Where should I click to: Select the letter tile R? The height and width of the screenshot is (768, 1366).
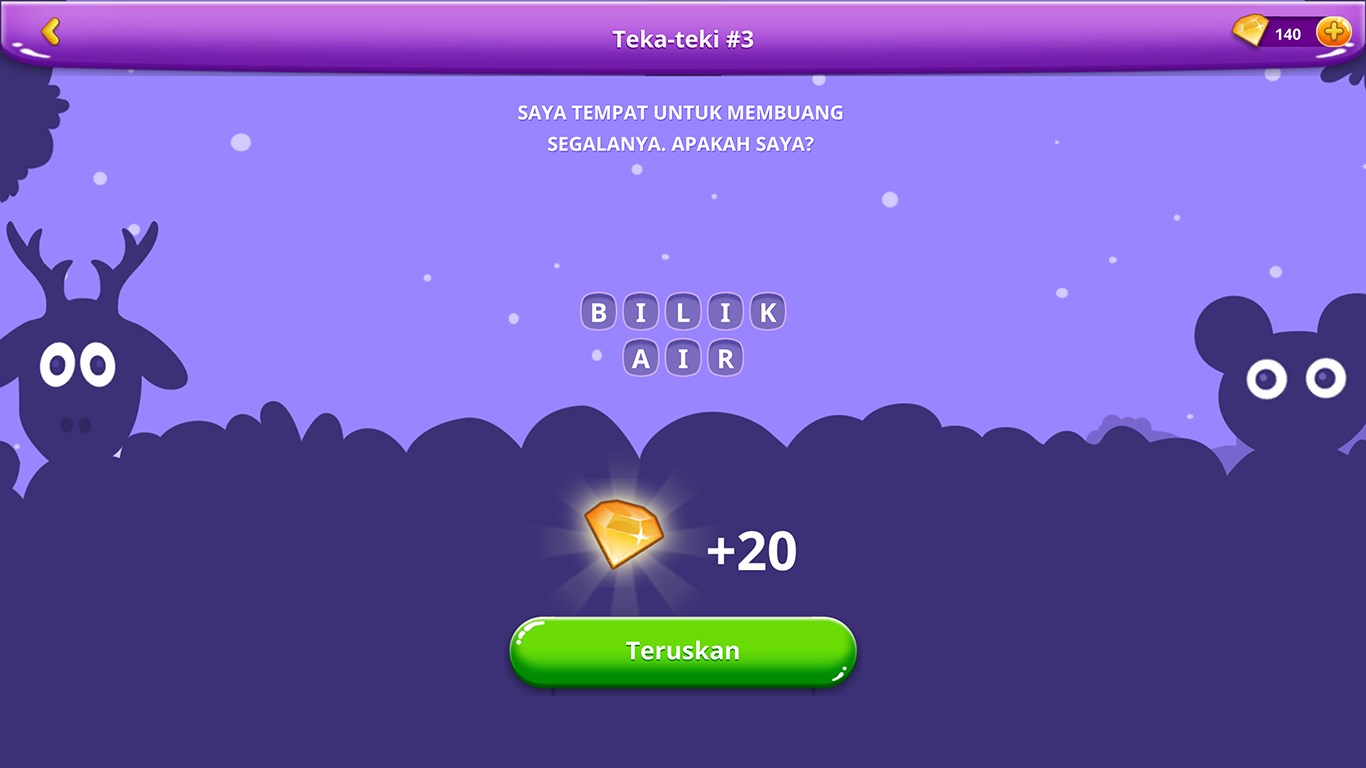point(726,356)
